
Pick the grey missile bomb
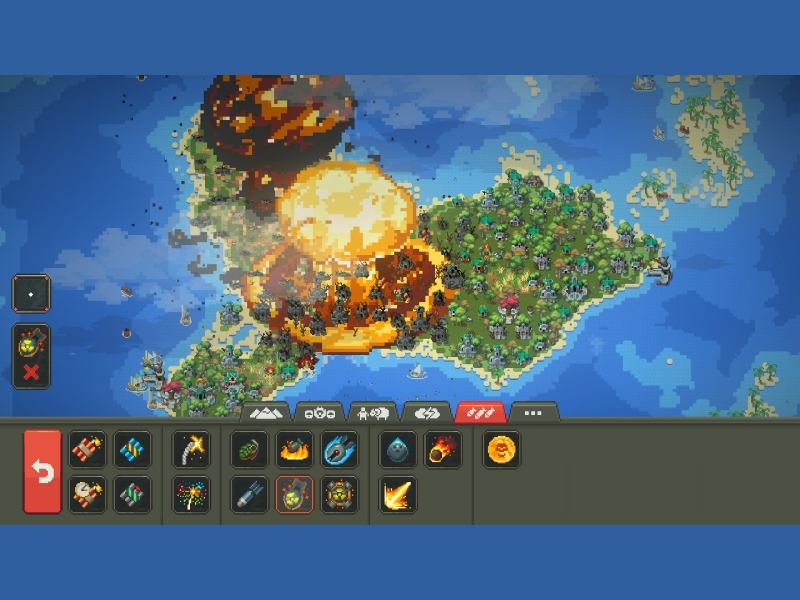tap(250, 494)
